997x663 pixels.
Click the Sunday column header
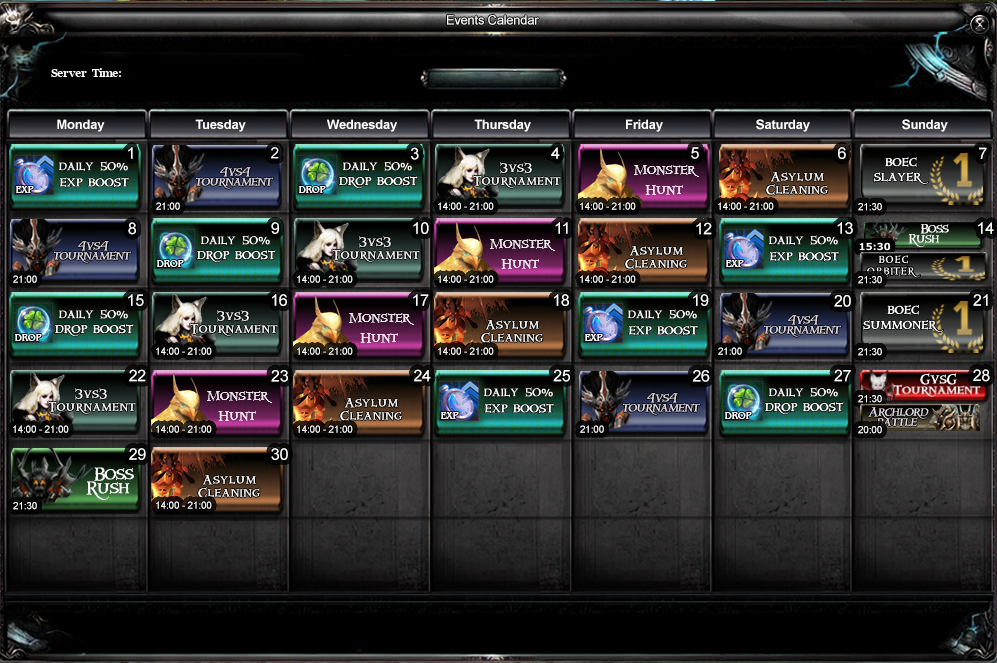pyautogui.click(x=924, y=125)
